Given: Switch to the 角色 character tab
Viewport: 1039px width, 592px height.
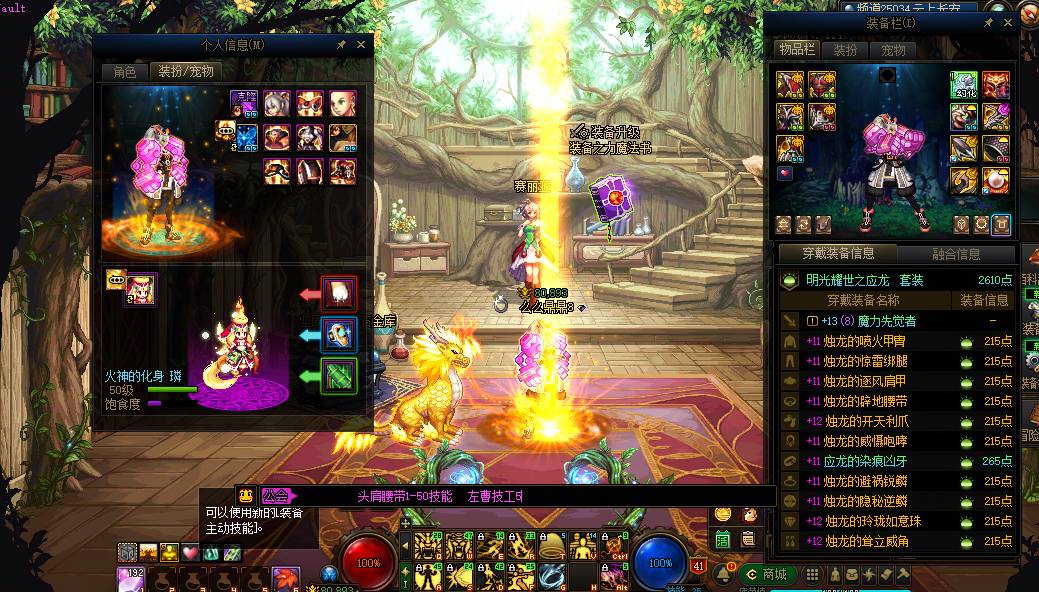Looking at the screenshot, I should [x=124, y=71].
